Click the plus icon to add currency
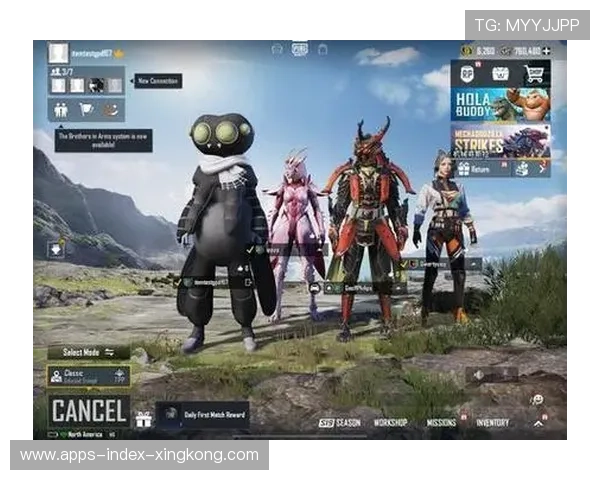Image resolution: width=600 pixels, height=480 pixels. (x=547, y=51)
